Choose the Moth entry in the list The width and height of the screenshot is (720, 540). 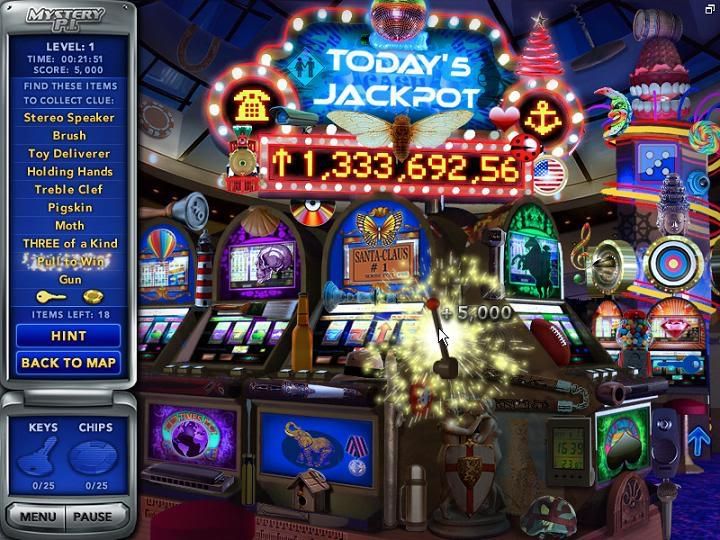point(69,226)
